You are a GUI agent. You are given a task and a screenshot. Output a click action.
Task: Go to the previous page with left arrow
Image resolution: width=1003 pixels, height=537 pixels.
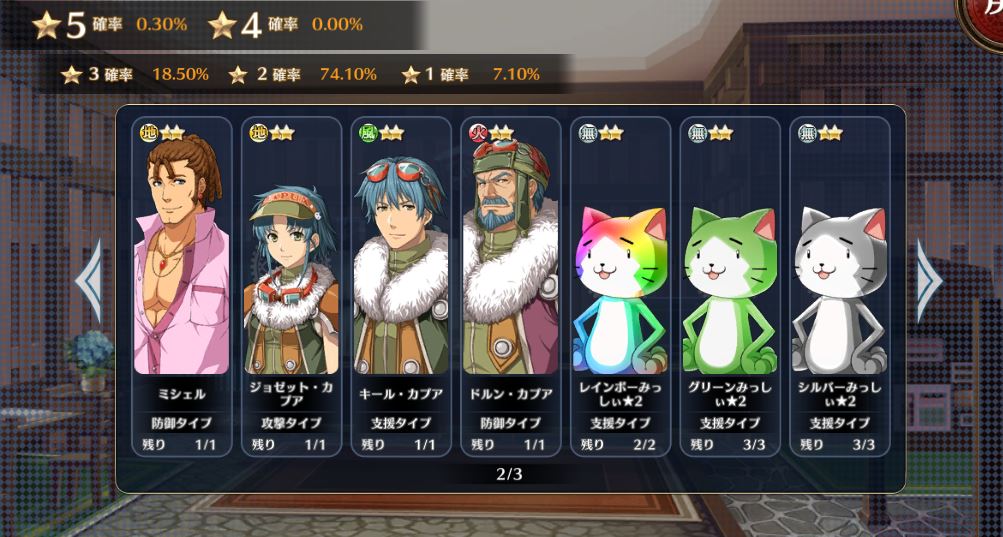[89, 281]
